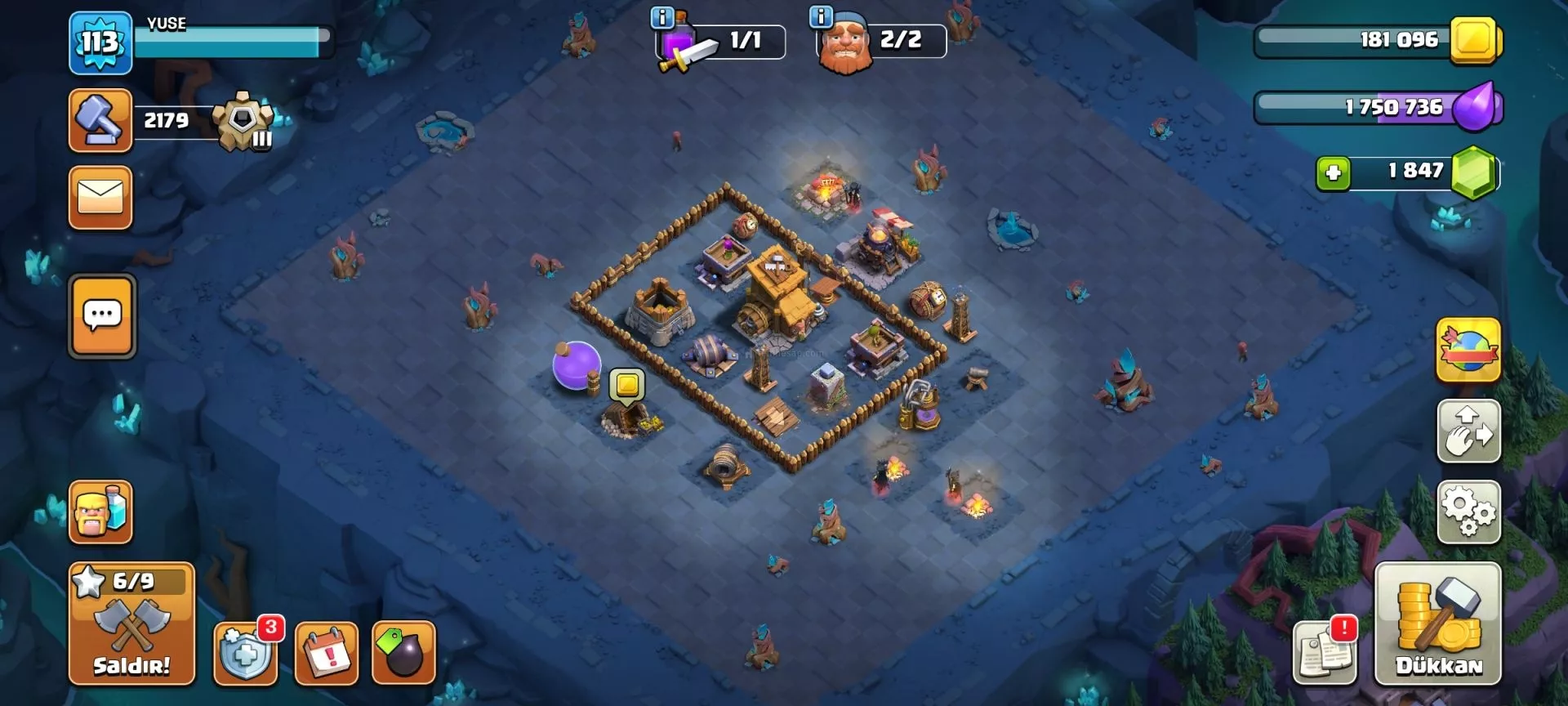Open the bomb trader offers button
This screenshot has height=706, width=1568.
(403, 653)
